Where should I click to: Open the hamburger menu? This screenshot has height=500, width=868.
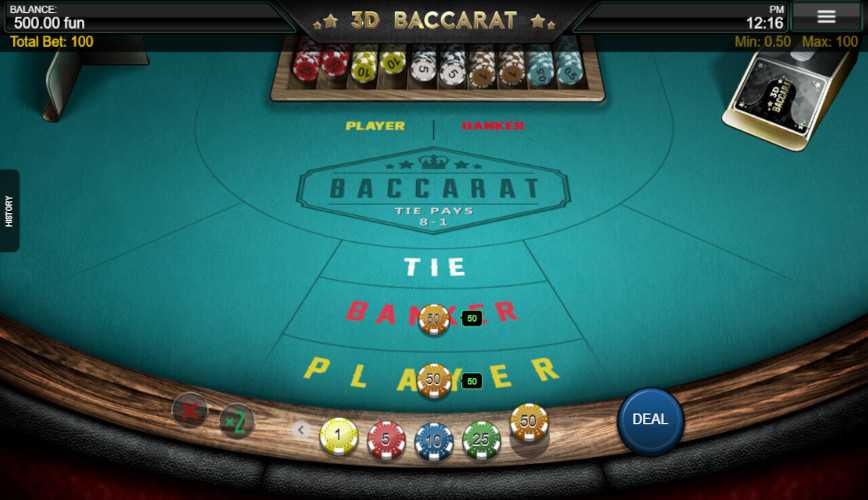[x=826, y=17]
